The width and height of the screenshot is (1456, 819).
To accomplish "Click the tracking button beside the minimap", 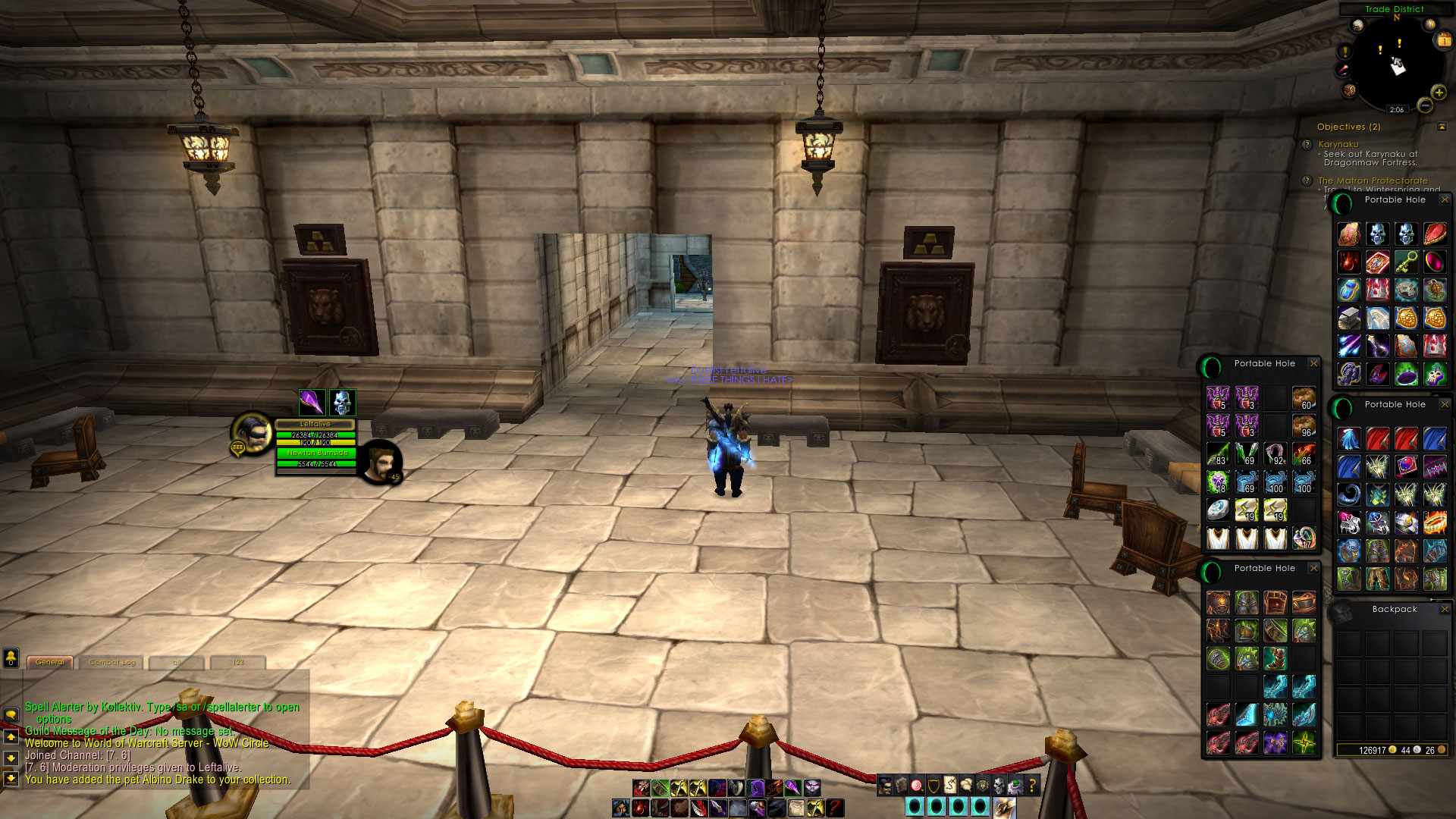I will tap(1357, 25).
